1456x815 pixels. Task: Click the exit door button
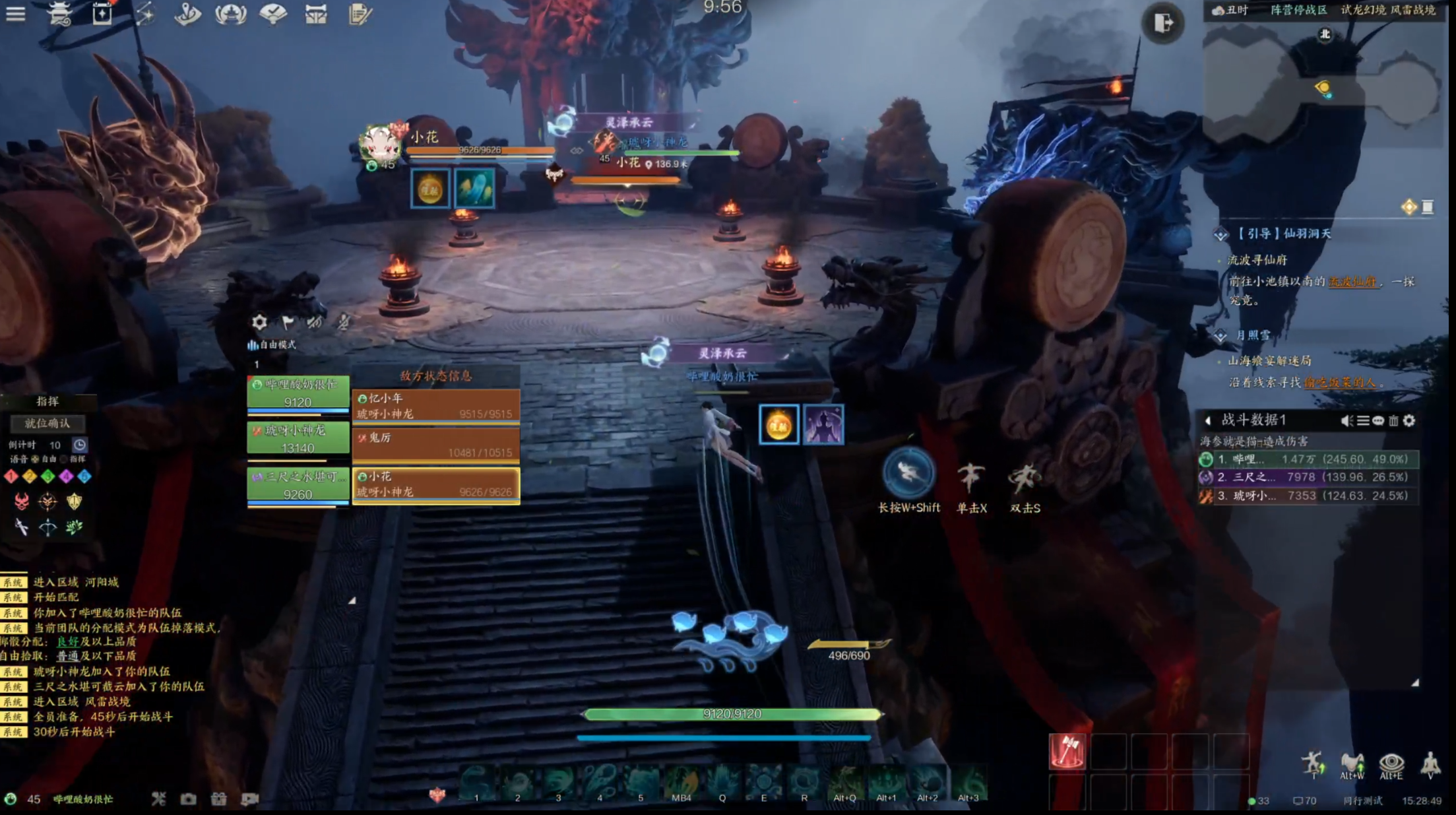click(1163, 24)
